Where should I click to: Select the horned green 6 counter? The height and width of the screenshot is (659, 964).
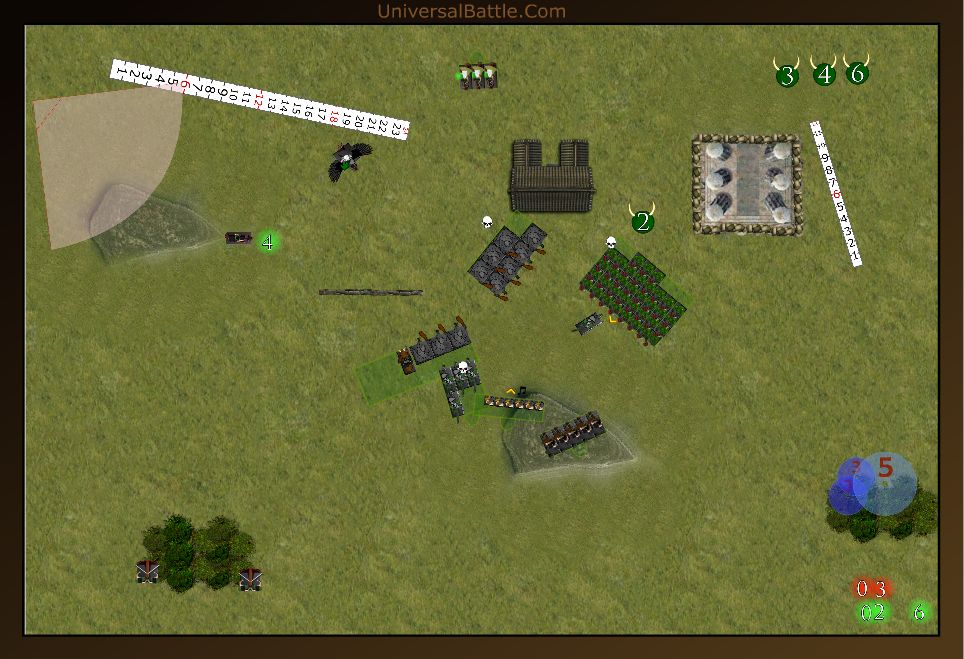[857, 73]
